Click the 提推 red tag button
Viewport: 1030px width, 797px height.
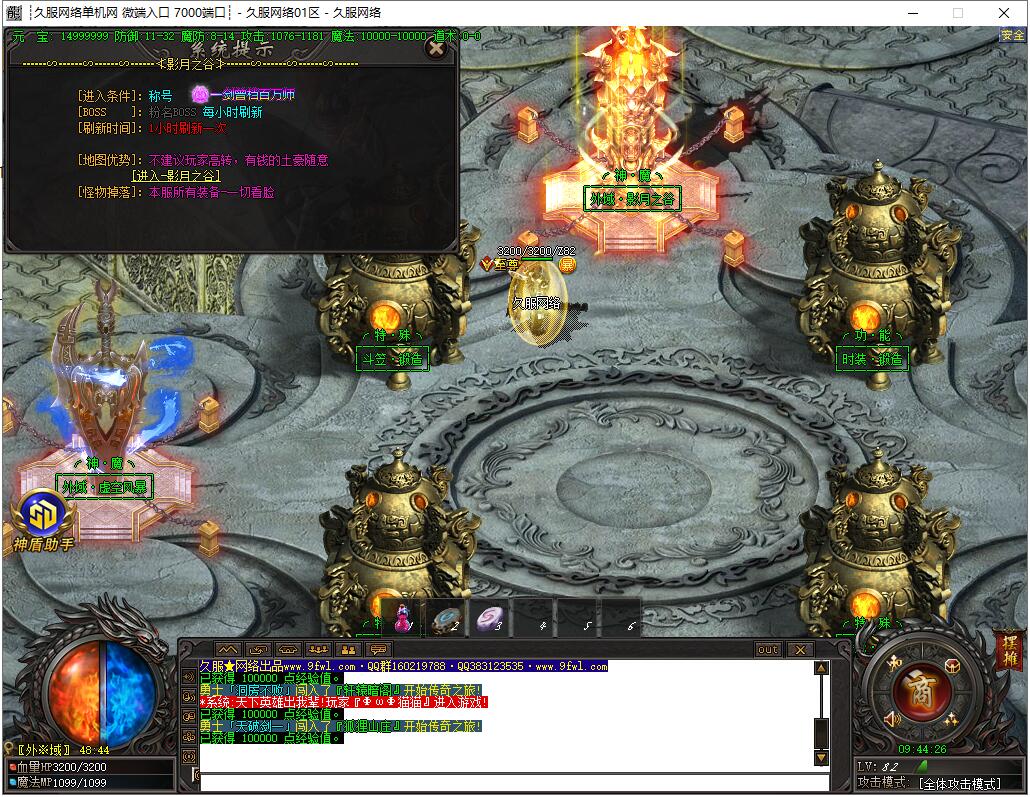1008,651
